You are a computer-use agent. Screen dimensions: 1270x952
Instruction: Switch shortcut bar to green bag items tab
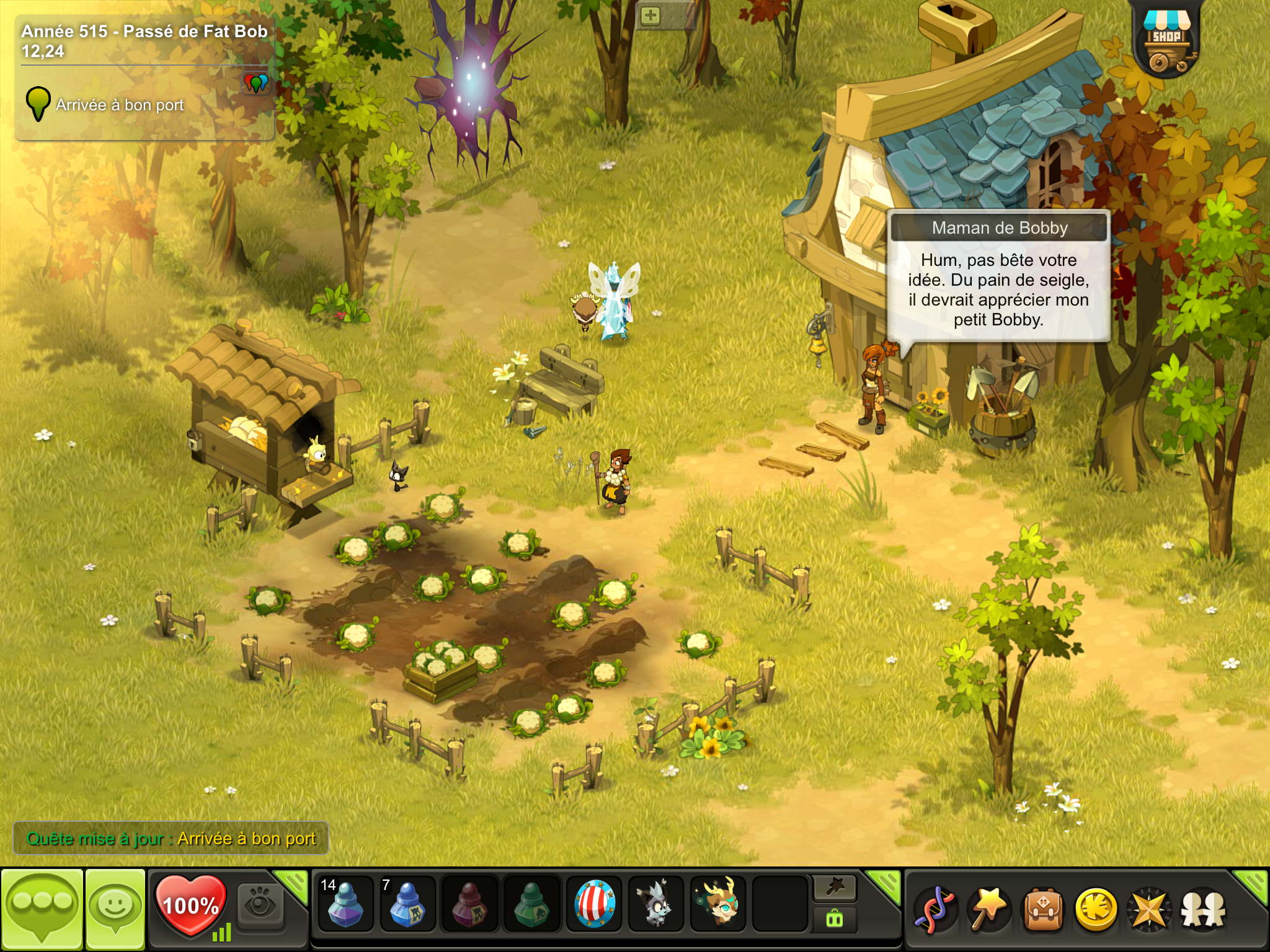point(834,920)
